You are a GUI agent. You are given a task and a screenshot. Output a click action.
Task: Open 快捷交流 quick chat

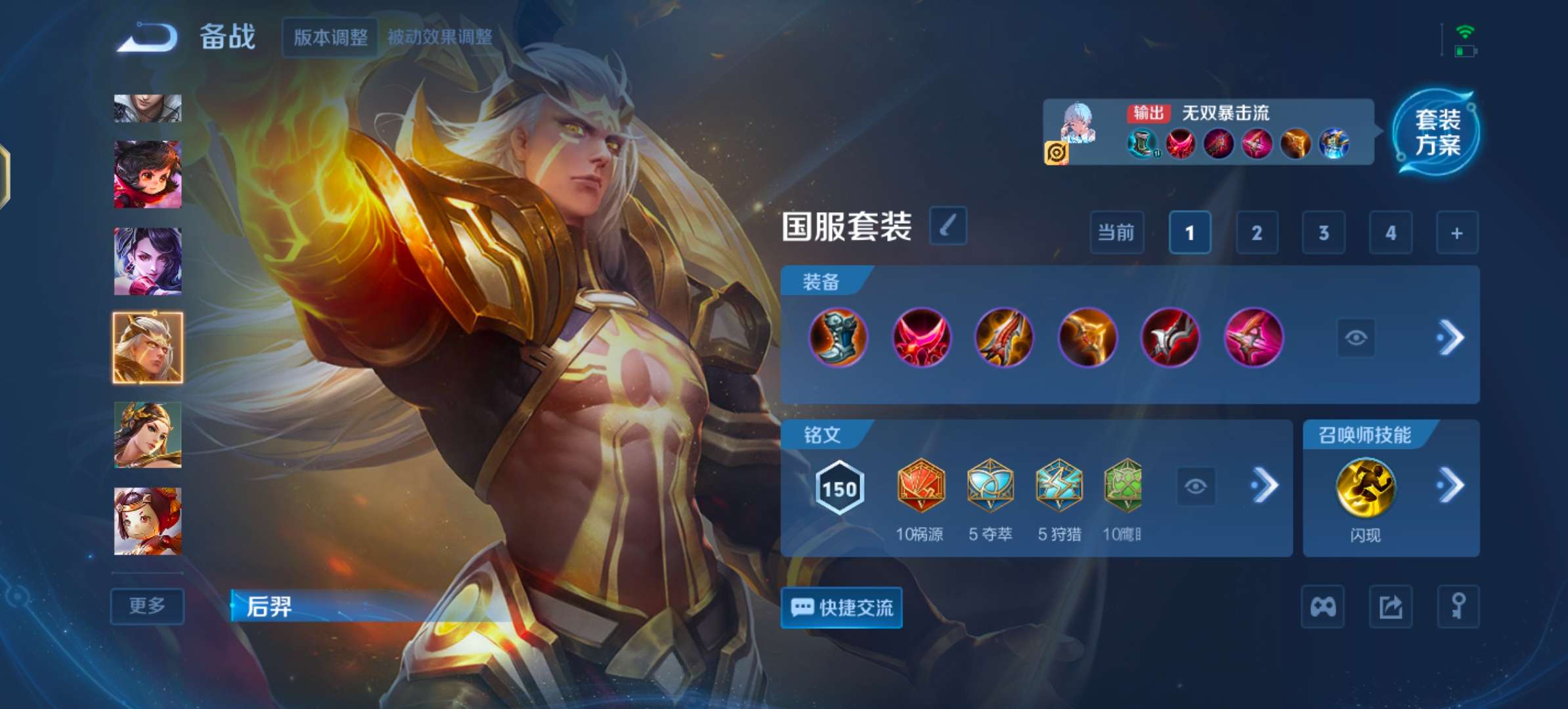(841, 608)
